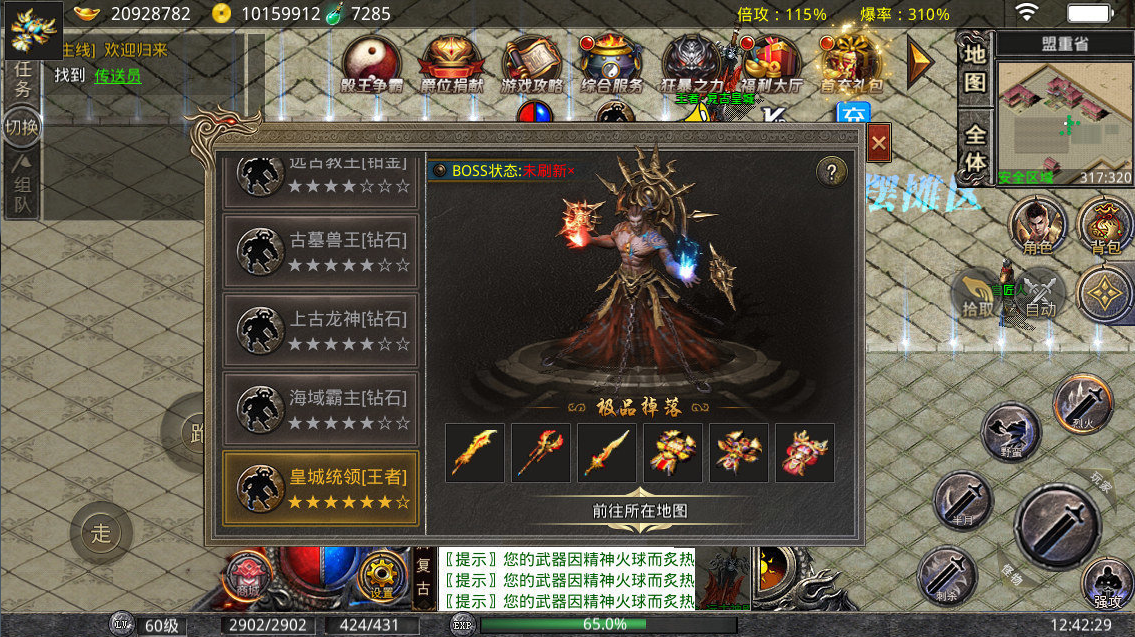Open the 综合服务 services menu
1135x637 pixels.
pos(611,65)
